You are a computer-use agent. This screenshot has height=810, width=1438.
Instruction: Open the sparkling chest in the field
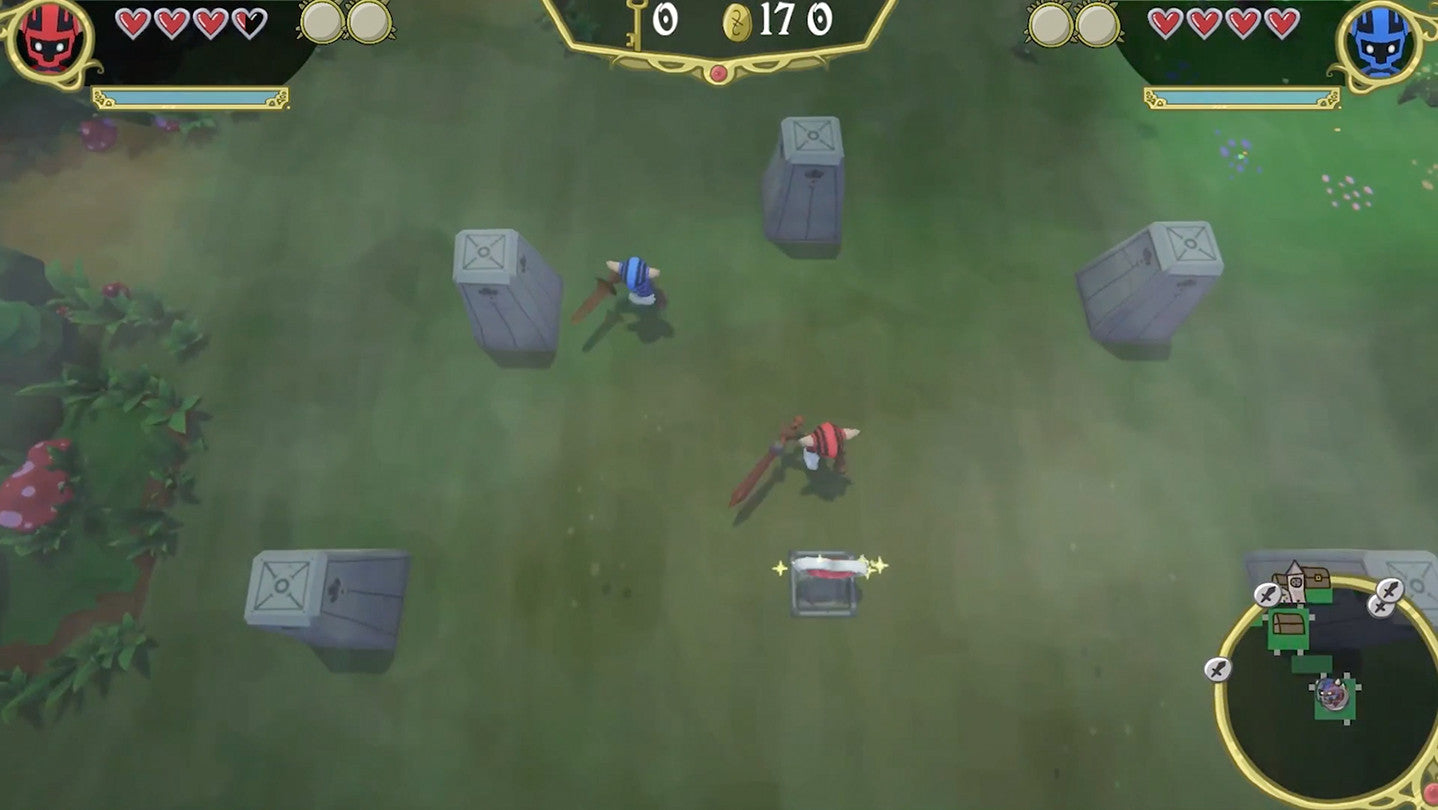(828, 580)
